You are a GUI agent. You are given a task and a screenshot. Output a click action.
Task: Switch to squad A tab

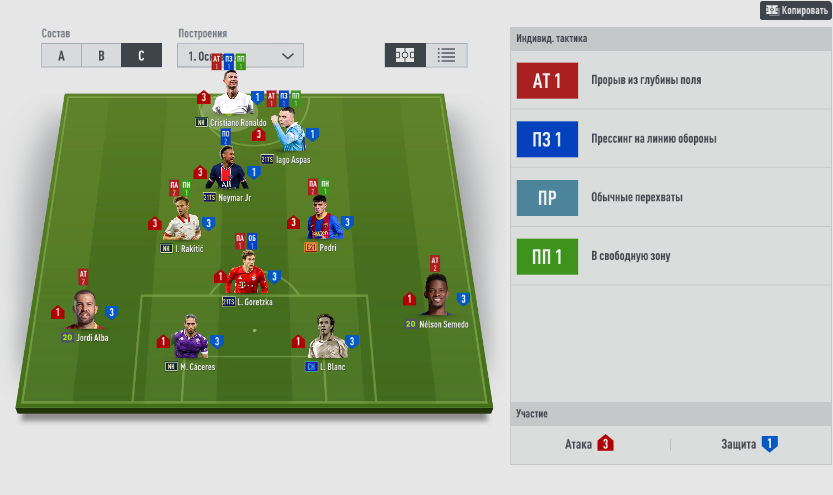[x=61, y=56]
